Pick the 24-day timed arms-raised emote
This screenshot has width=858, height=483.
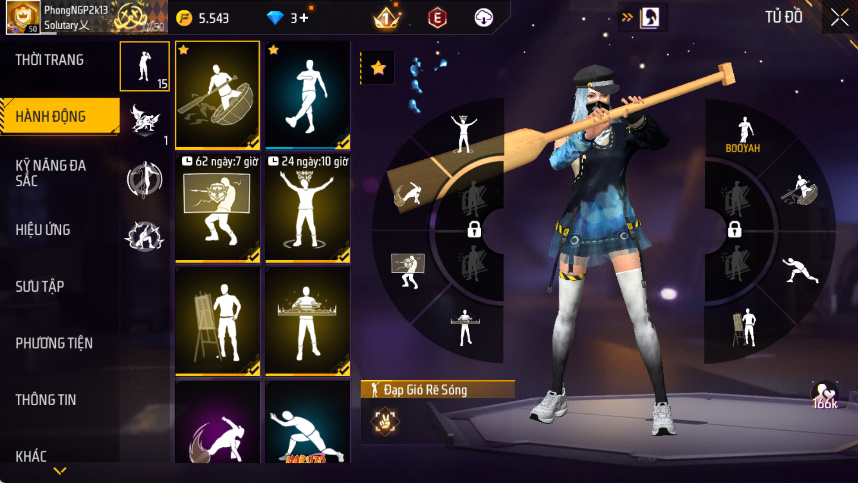pyautogui.click(x=307, y=208)
